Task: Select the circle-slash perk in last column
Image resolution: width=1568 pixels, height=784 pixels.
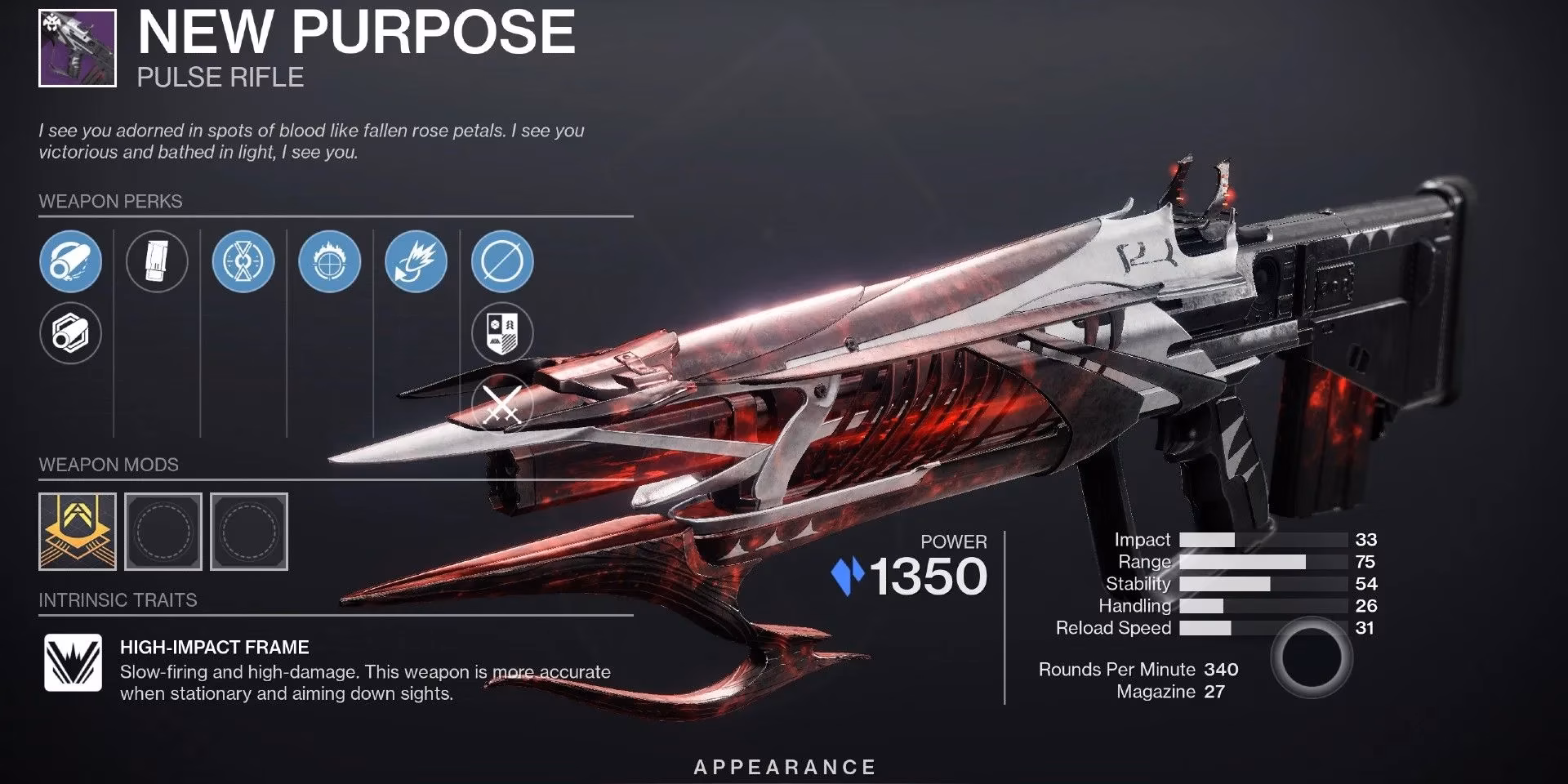Action: (501, 261)
